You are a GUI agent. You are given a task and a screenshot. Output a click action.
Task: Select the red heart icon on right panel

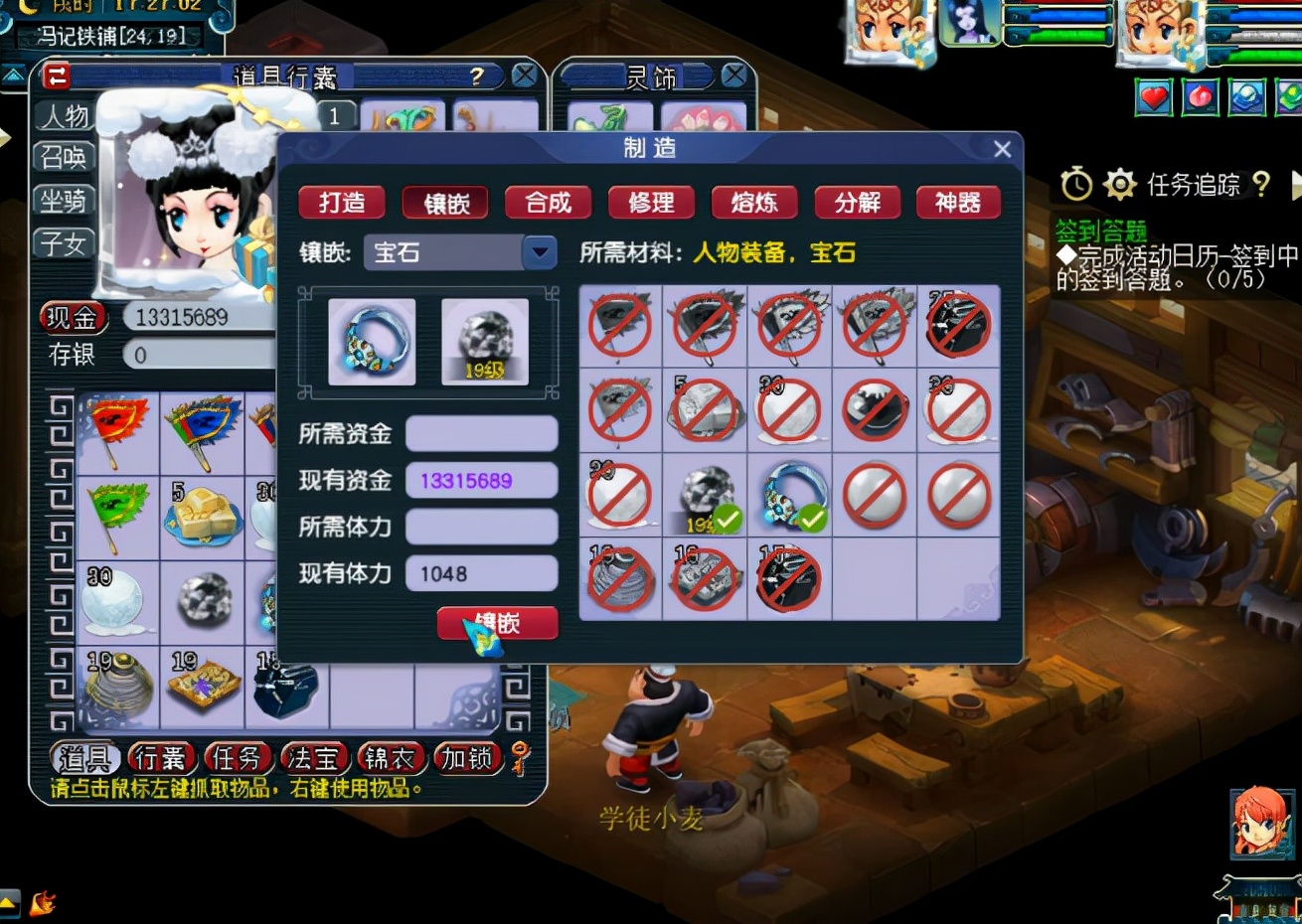[1152, 98]
